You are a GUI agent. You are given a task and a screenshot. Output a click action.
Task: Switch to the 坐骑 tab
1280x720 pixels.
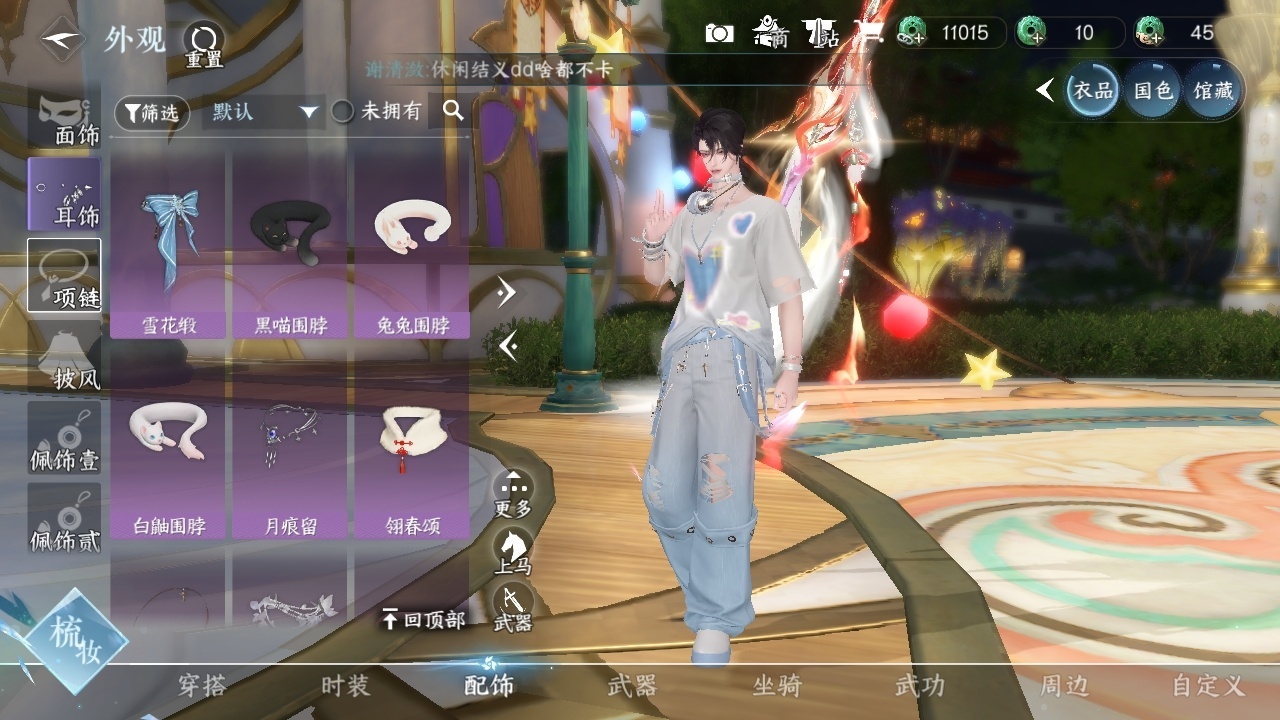[777, 686]
